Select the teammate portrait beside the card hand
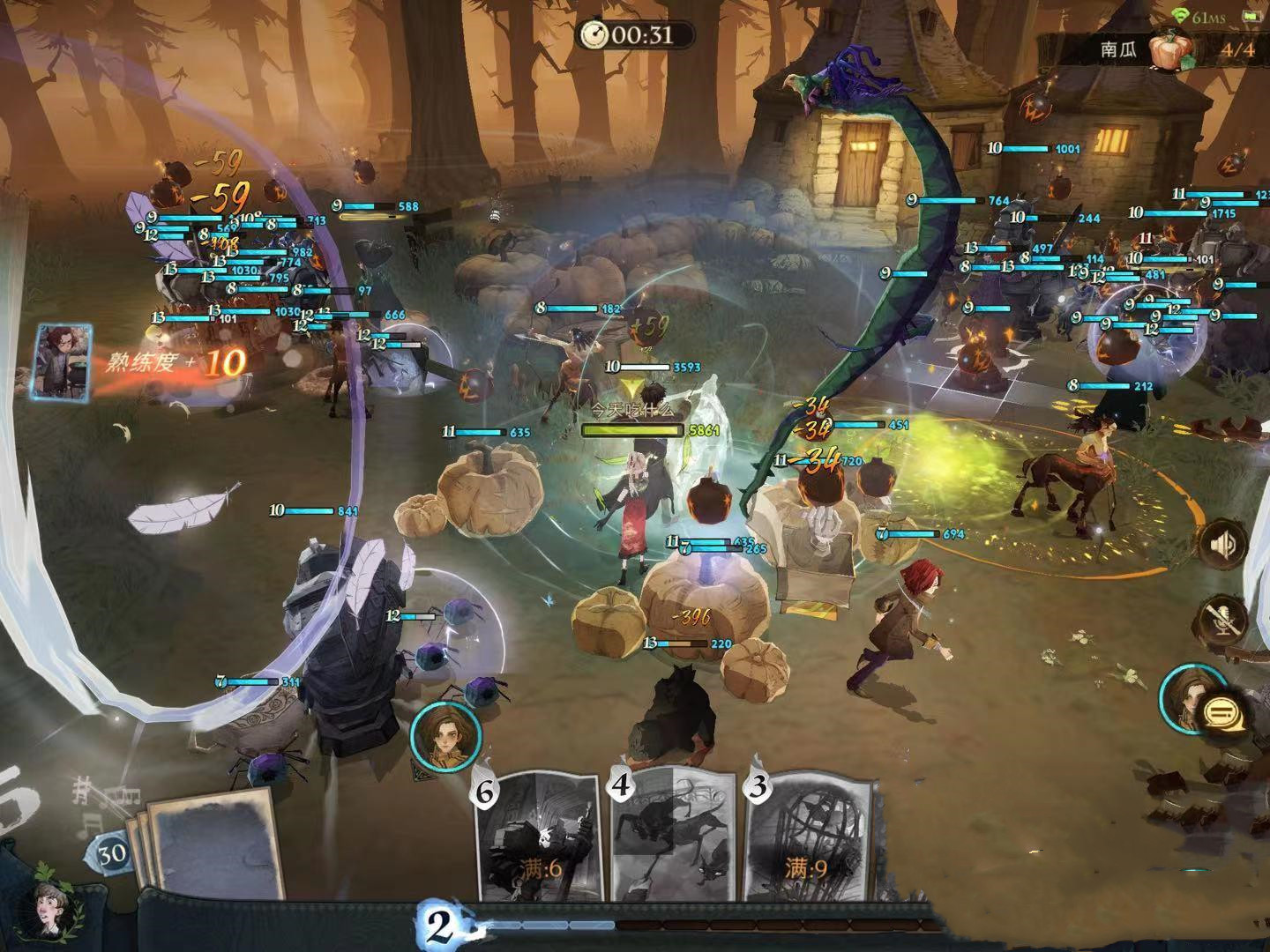The height and width of the screenshot is (952, 1270). click(445, 732)
